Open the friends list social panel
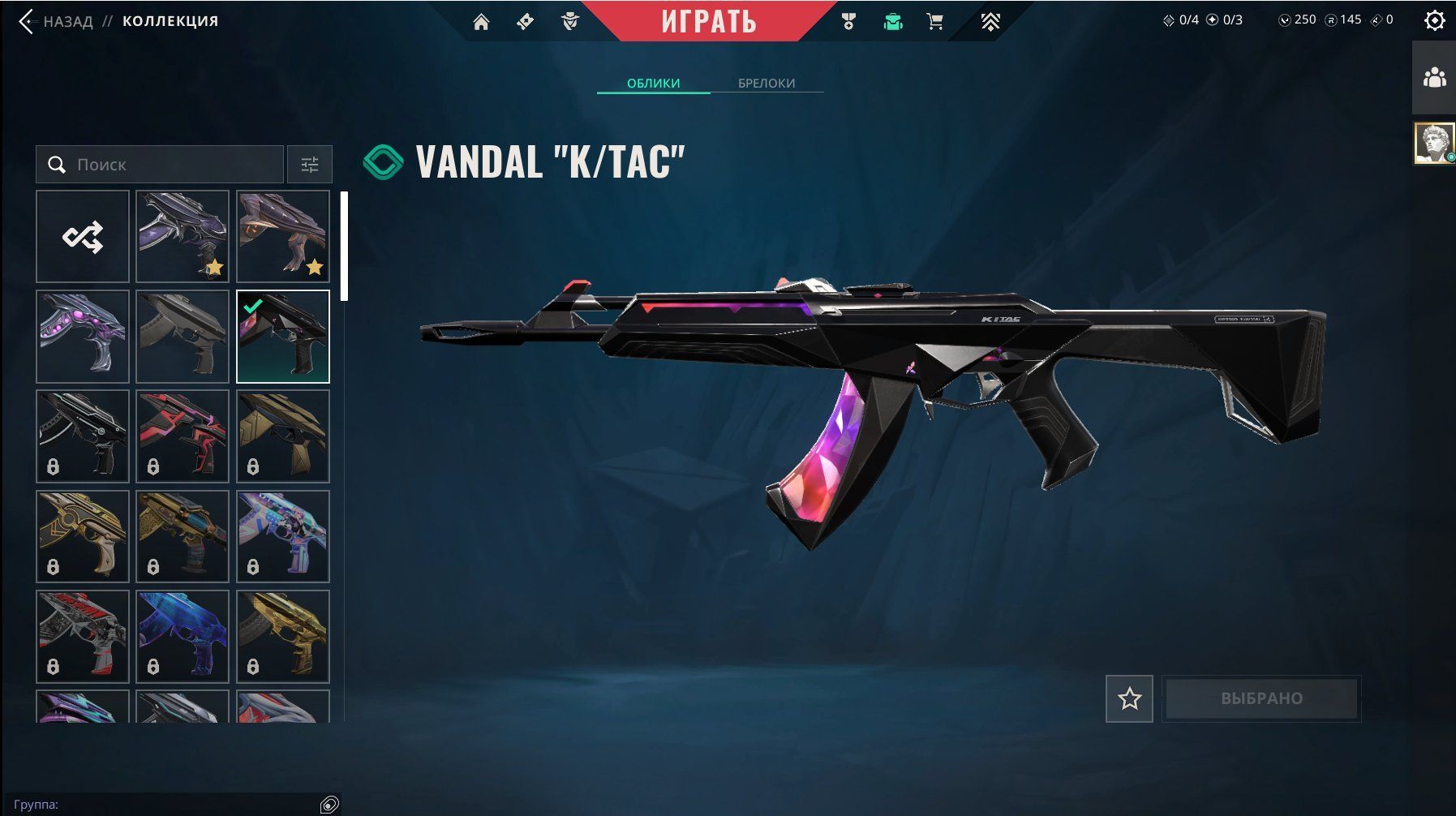The image size is (1456, 816). pyautogui.click(x=1434, y=78)
